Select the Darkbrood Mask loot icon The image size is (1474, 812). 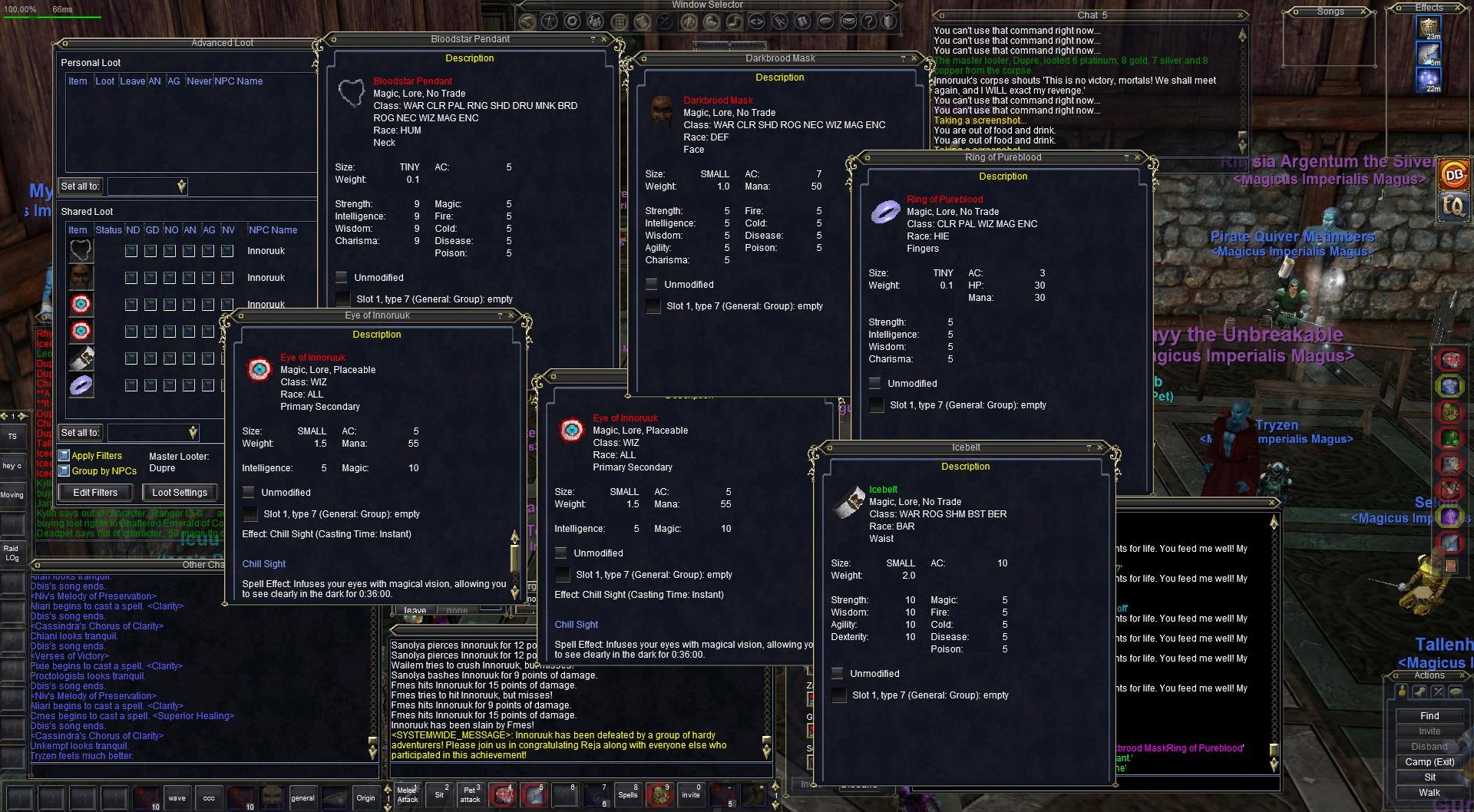point(81,277)
